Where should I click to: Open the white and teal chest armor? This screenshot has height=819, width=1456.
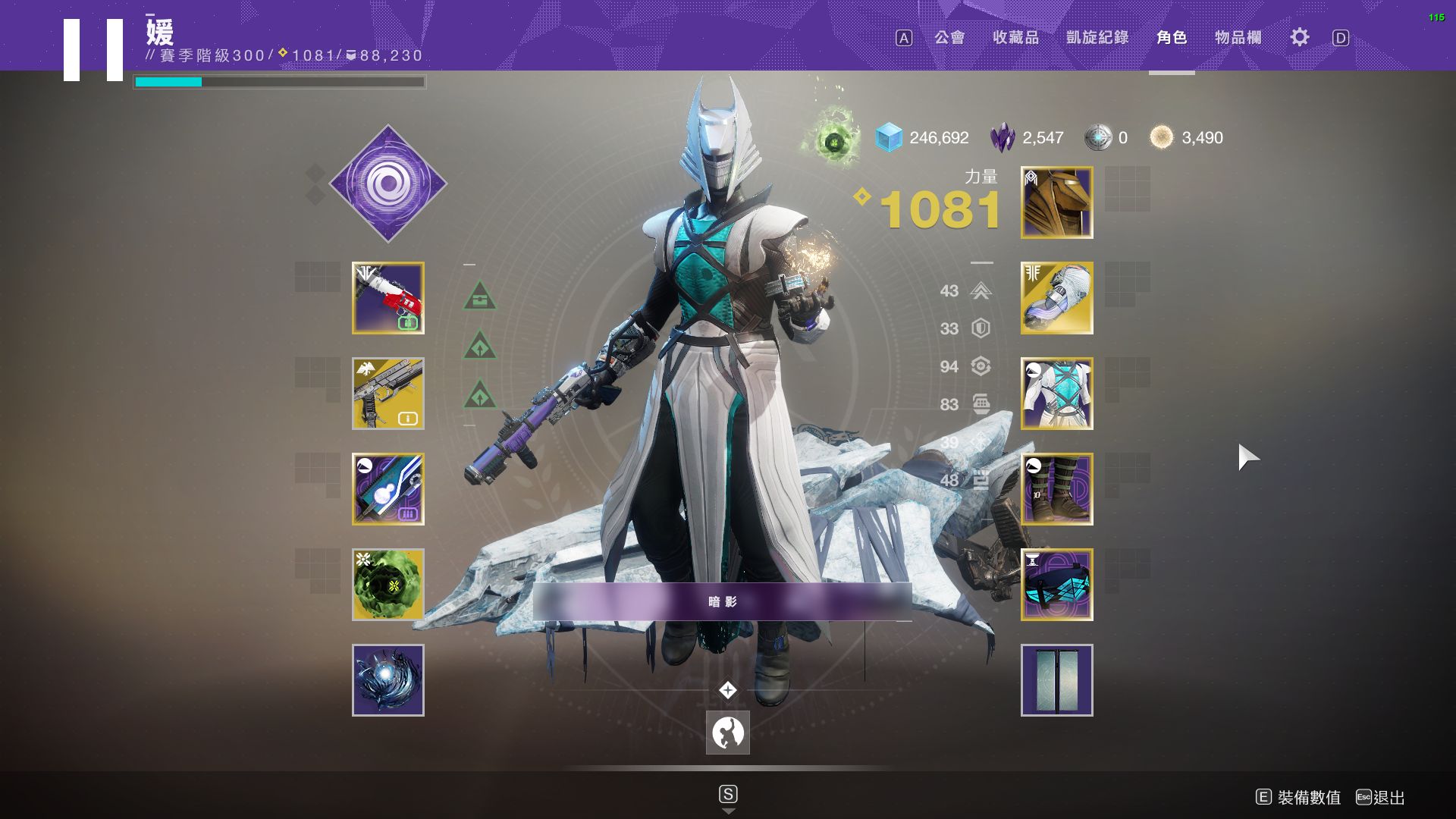pyautogui.click(x=1057, y=394)
